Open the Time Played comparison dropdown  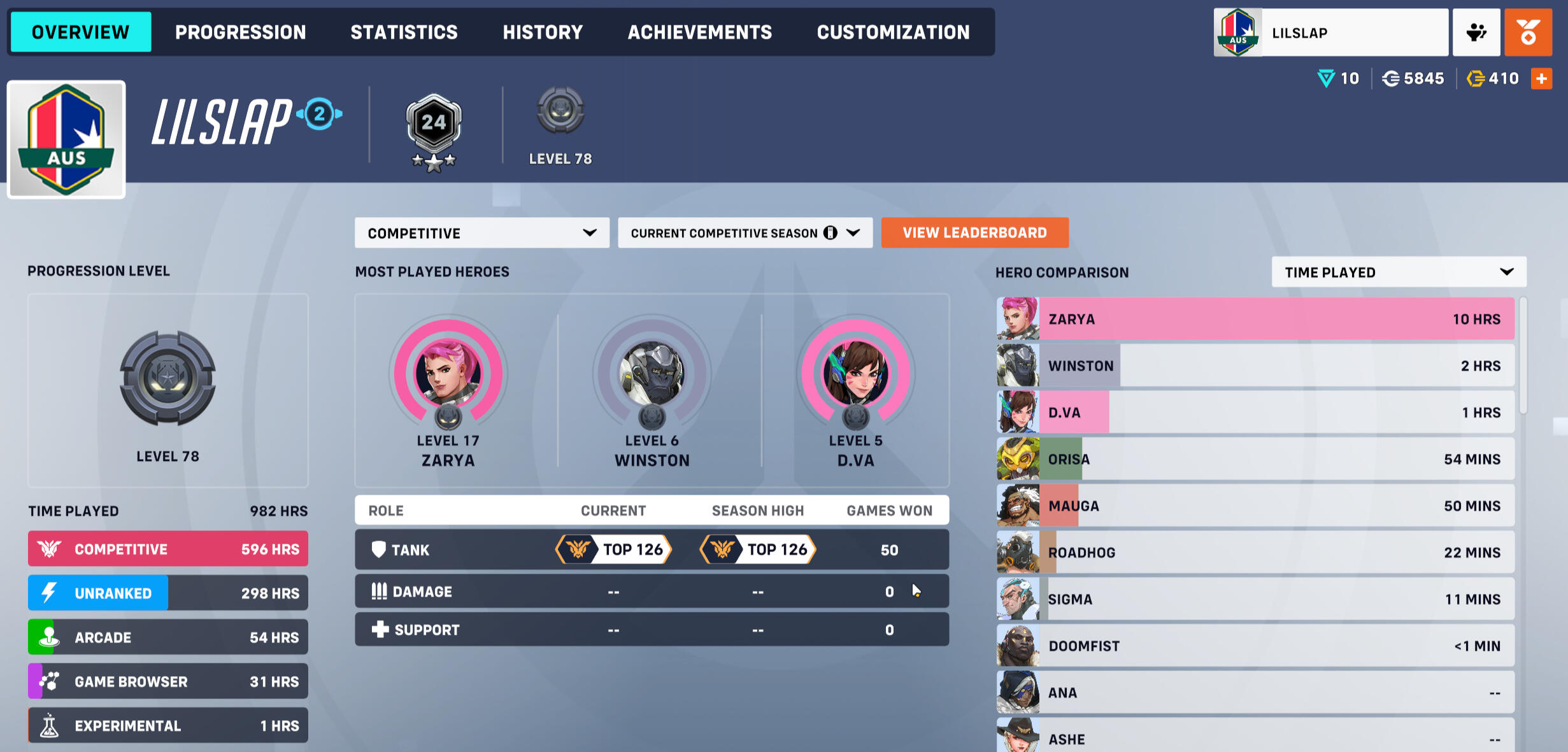coord(1399,273)
